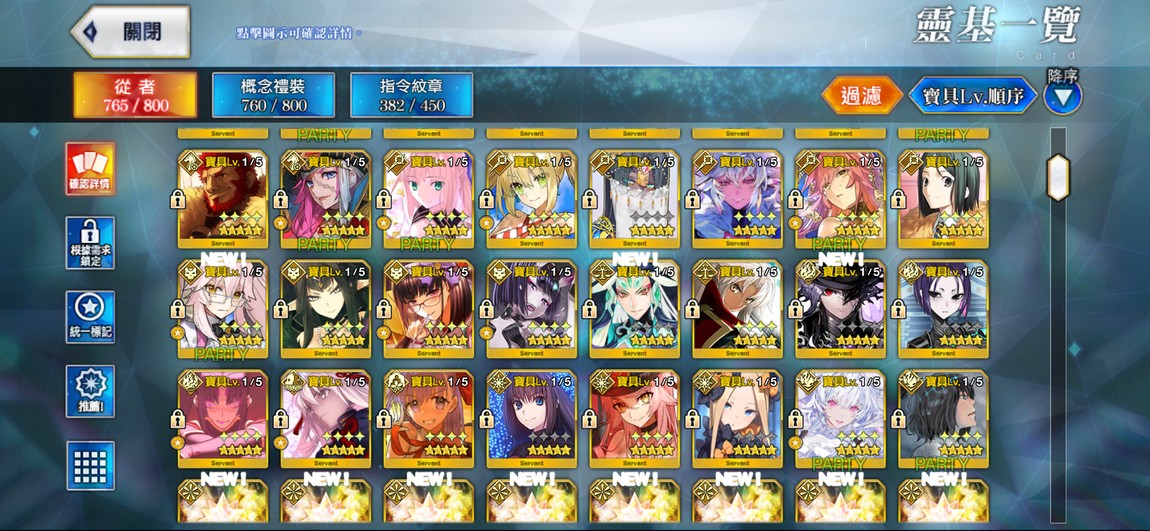This screenshot has height=531, width=1150.
Task: Toggle the 降序 descending arrow button
Action: [1062, 97]
